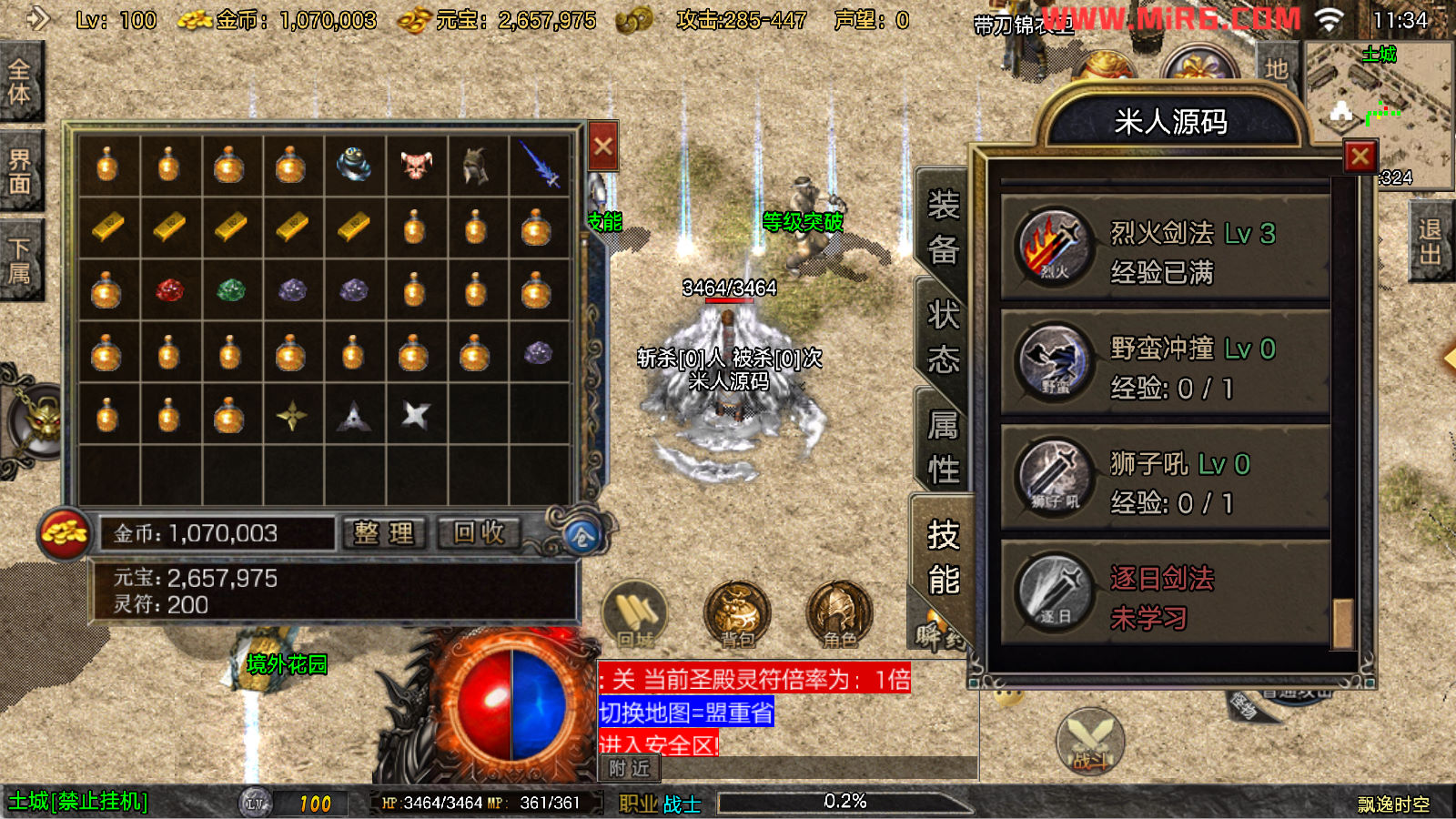Close the inventory bag panel
Screen dimensions: 1456x819
click(603, 147)
